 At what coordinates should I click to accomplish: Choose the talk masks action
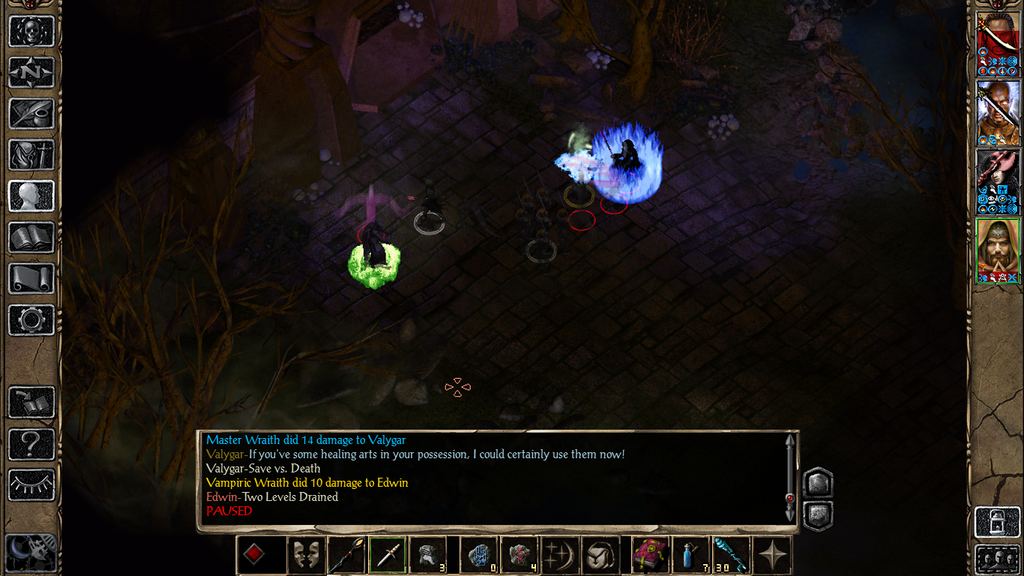click(x=306, y=555)
